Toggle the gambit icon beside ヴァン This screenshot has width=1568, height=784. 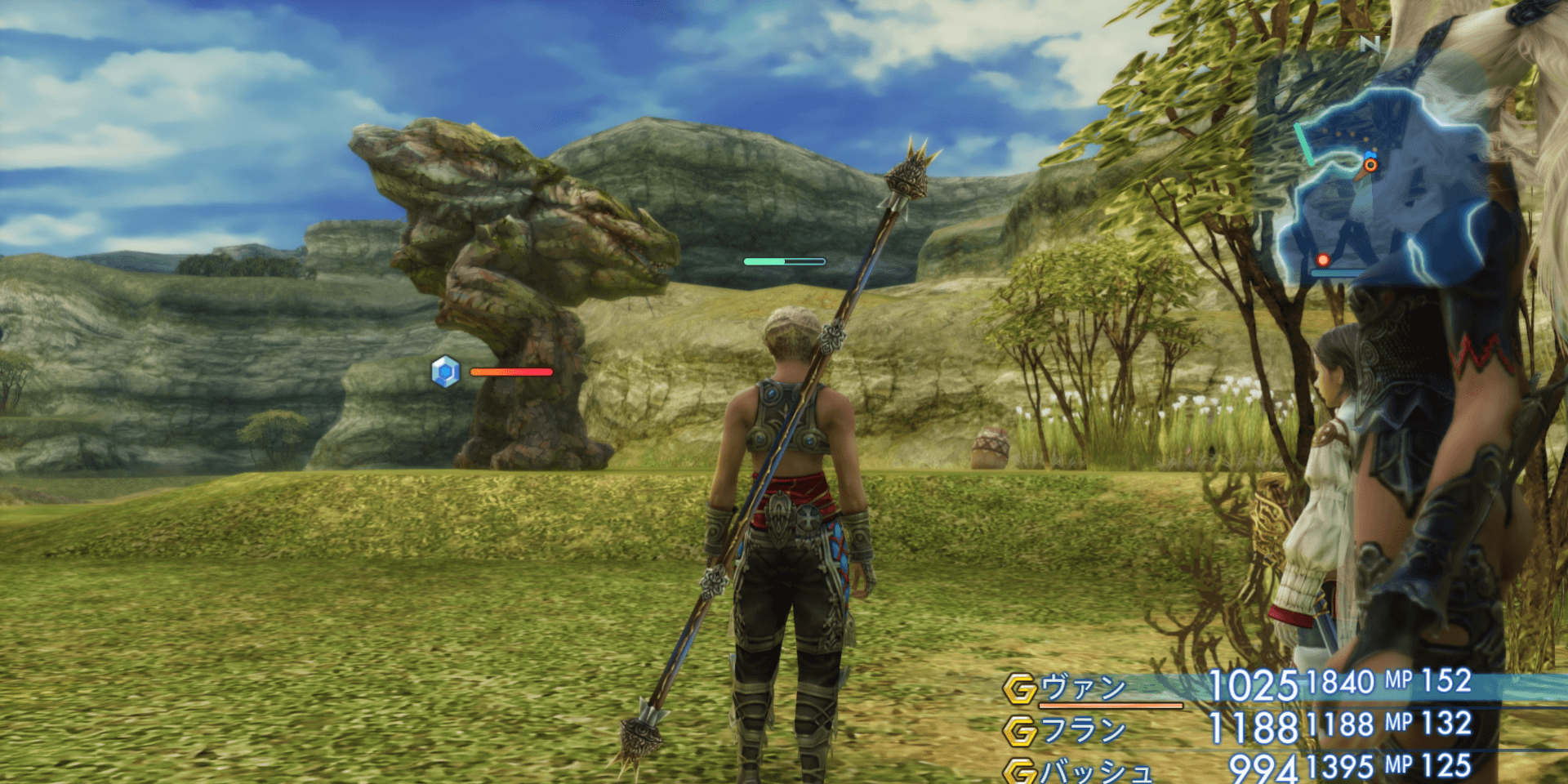(1020, 689)
